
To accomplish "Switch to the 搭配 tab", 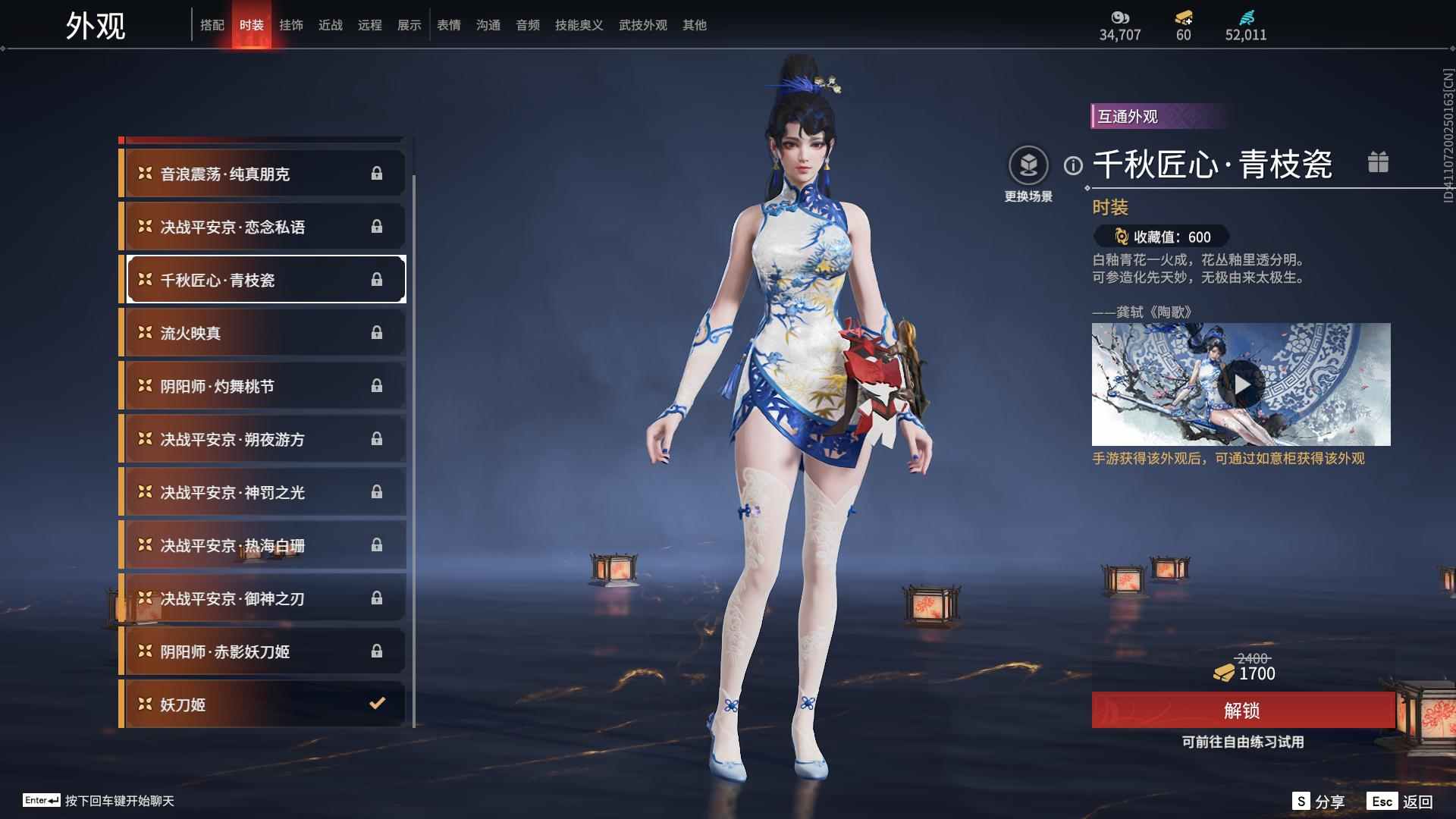I will pyautogui.click(x=213, y=24).
